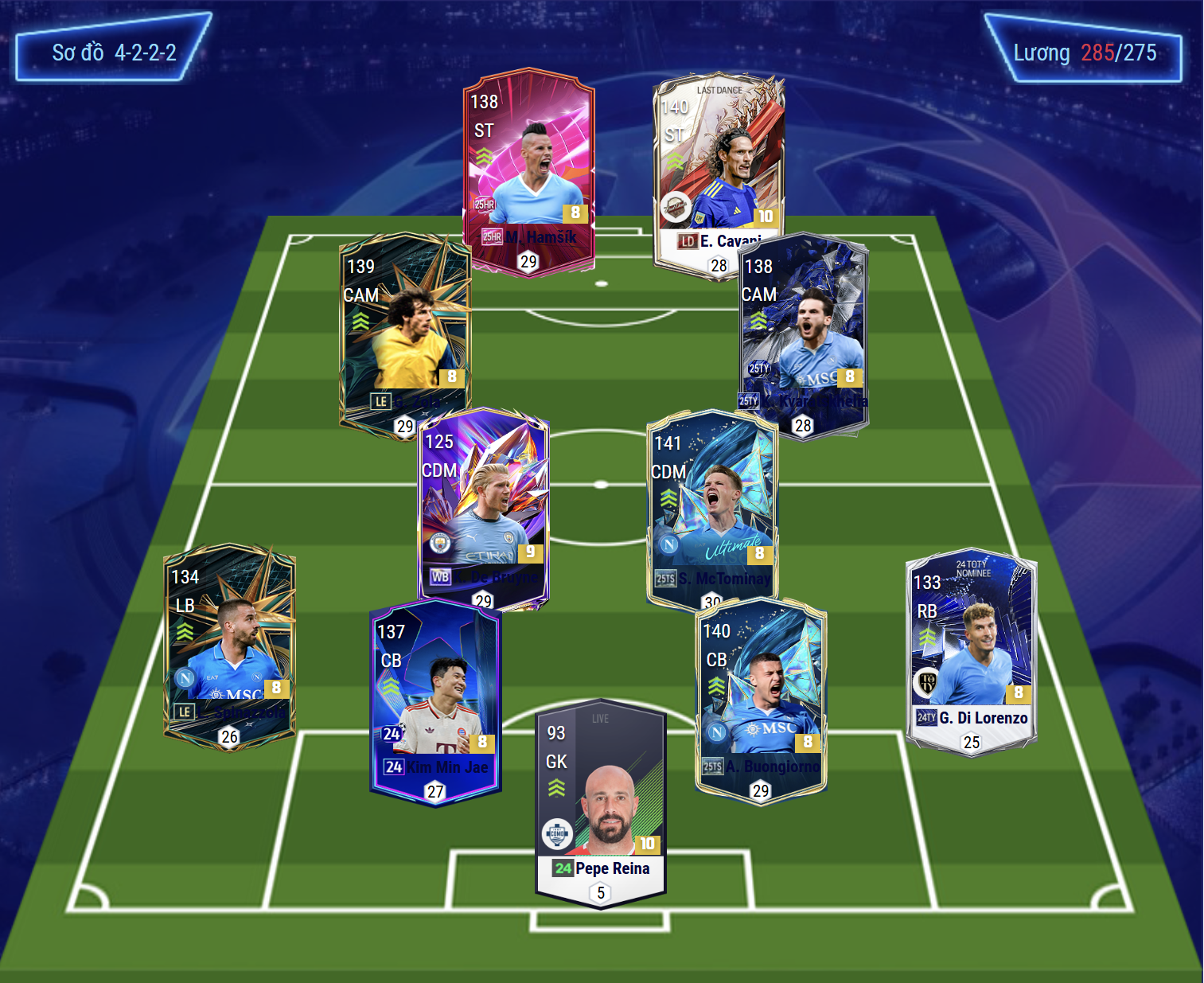Image resolution: width=1204 pixels, height=983 pixels.
Task: Select the M. Hamšík striker card
Action: tap(528, 171)
